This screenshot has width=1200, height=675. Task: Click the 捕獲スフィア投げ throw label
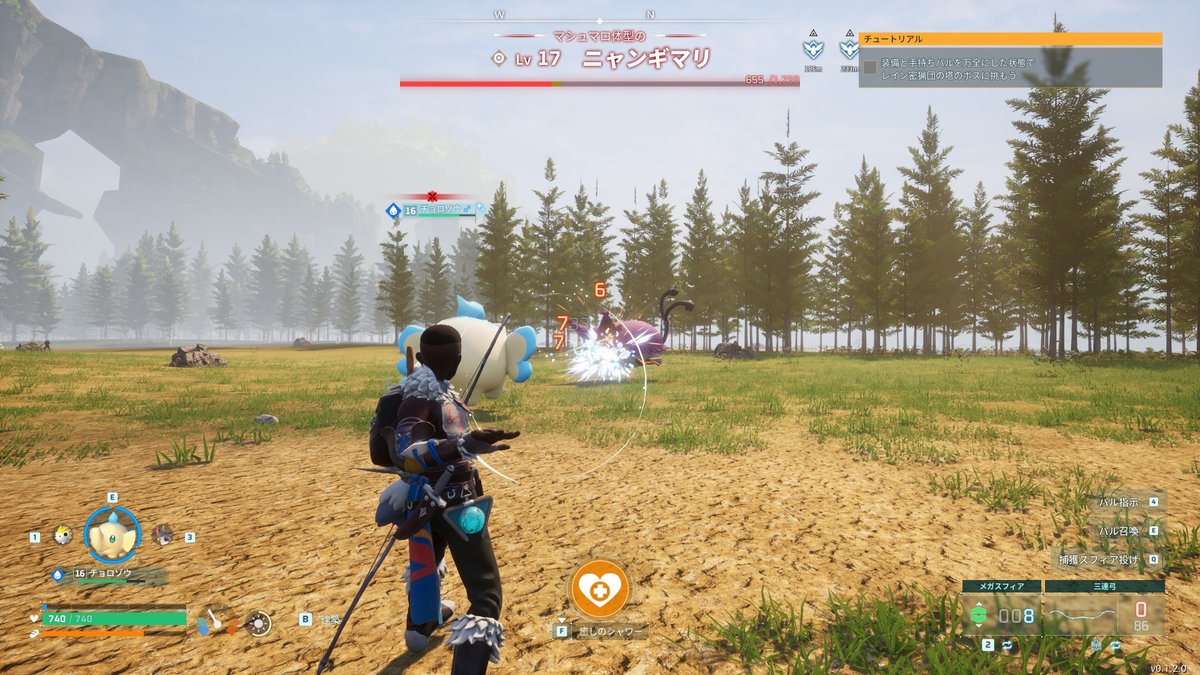click(x=1100, y=560)
